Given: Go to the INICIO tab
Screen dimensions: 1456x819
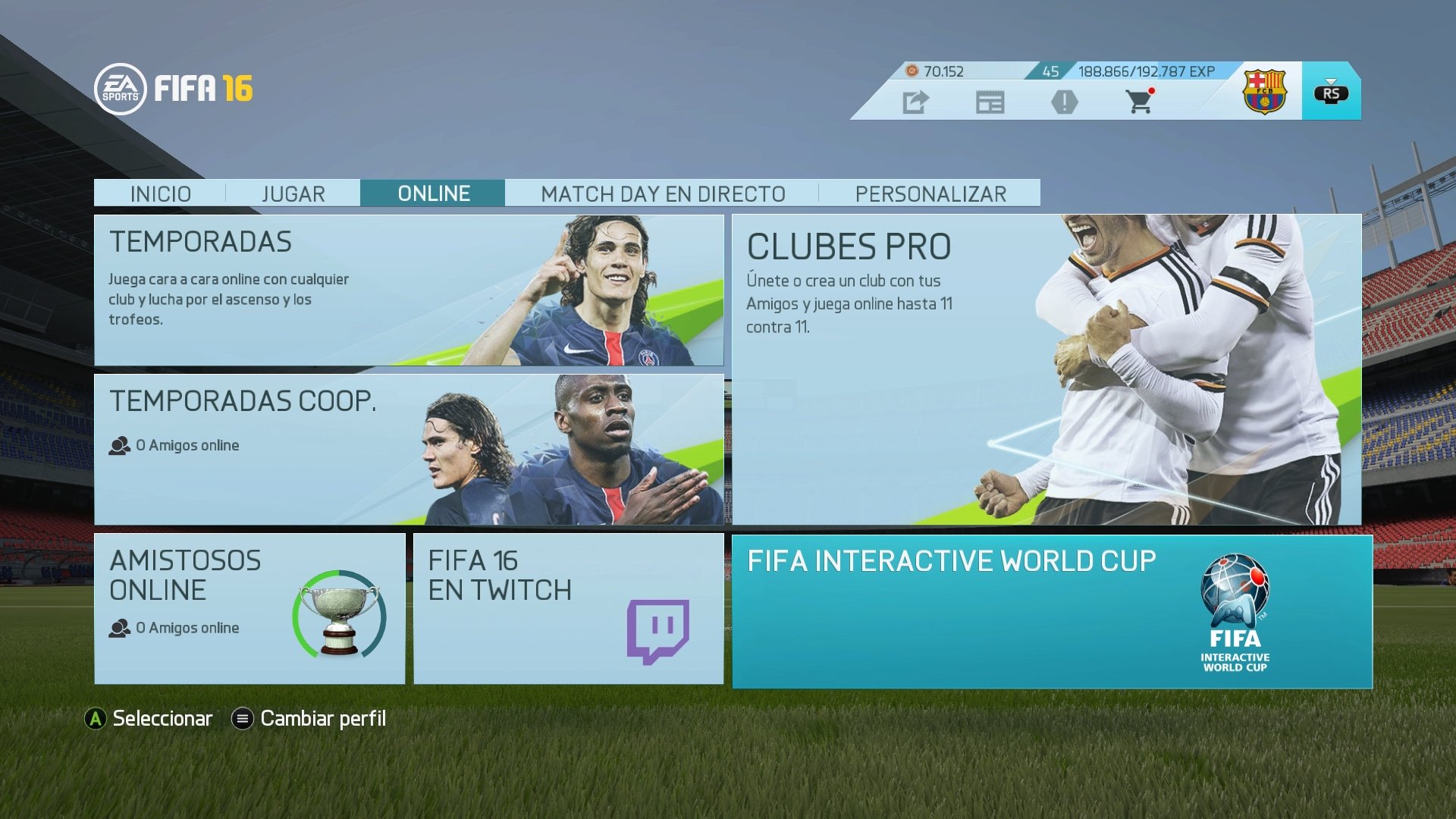Looking at the screenshot, I should [162, 193].
